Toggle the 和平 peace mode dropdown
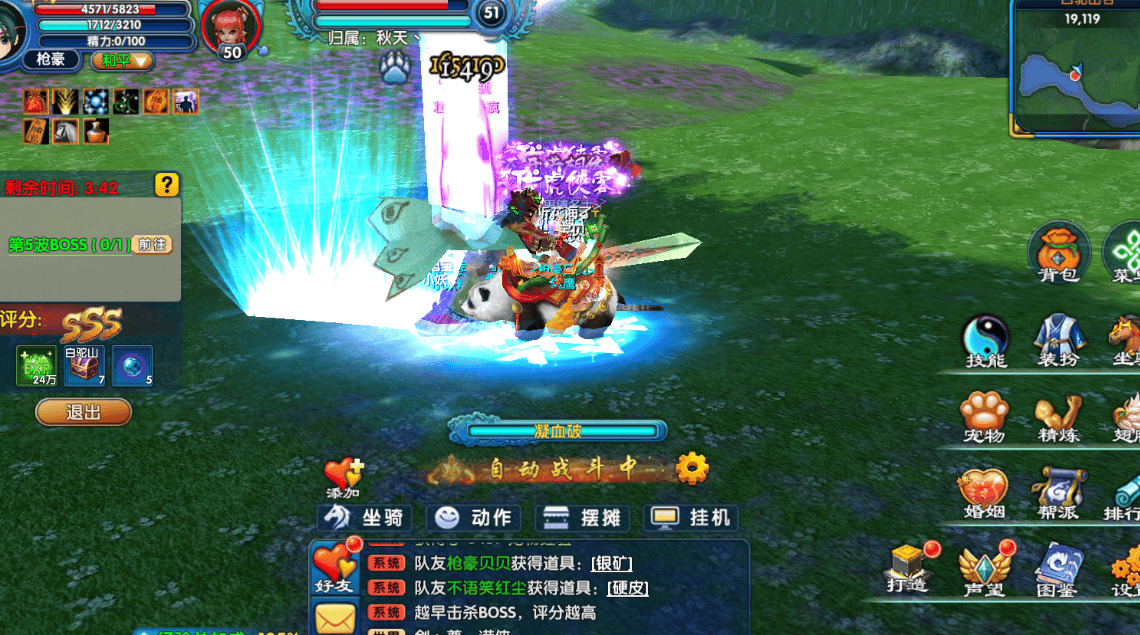Image resolution: width=1140 pixels, height=635 pixels. [124, 60]
